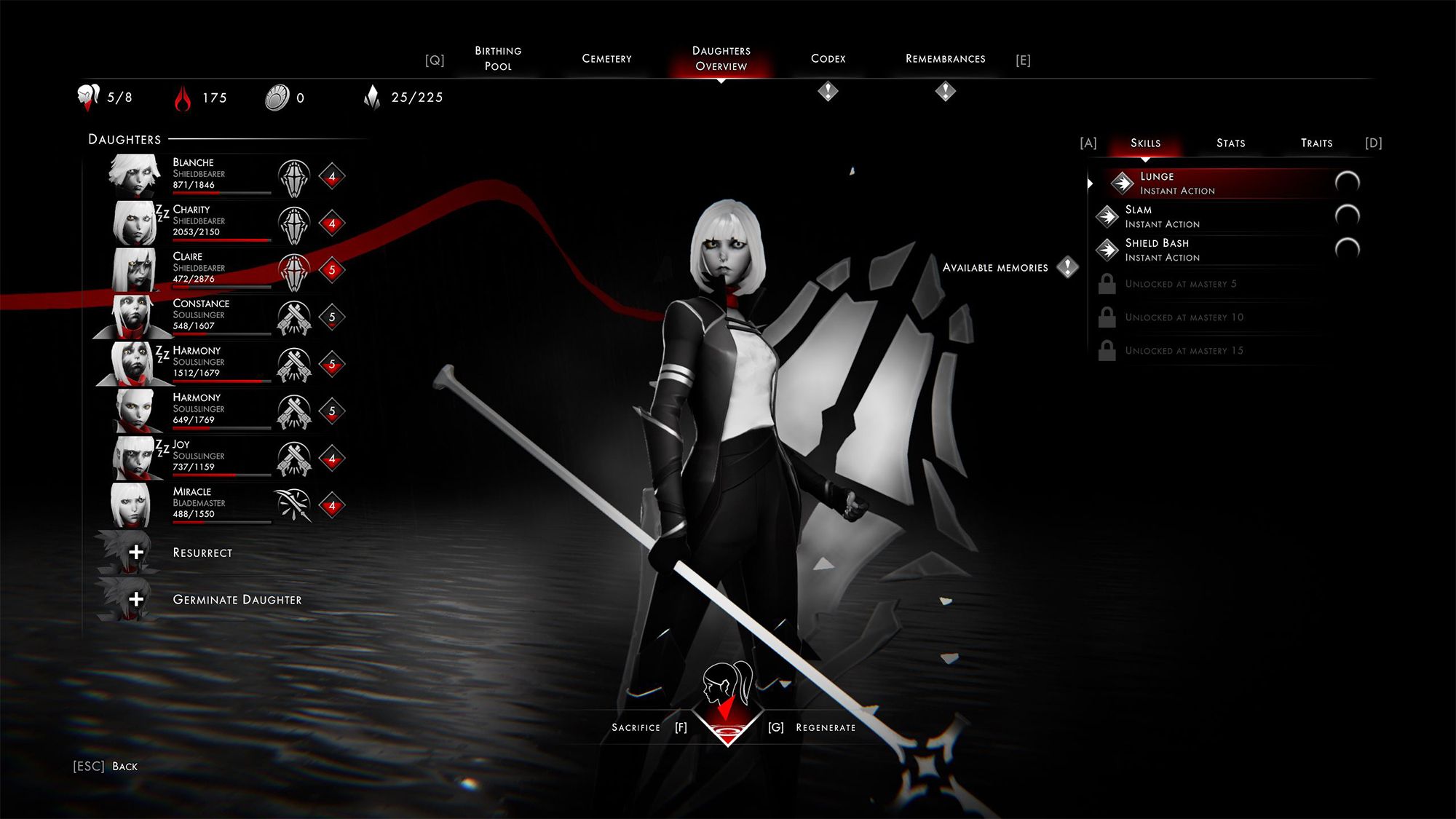The image size is (1456, 819).
Task: Switch to the Stats tab
Action: pos(1230,143)
